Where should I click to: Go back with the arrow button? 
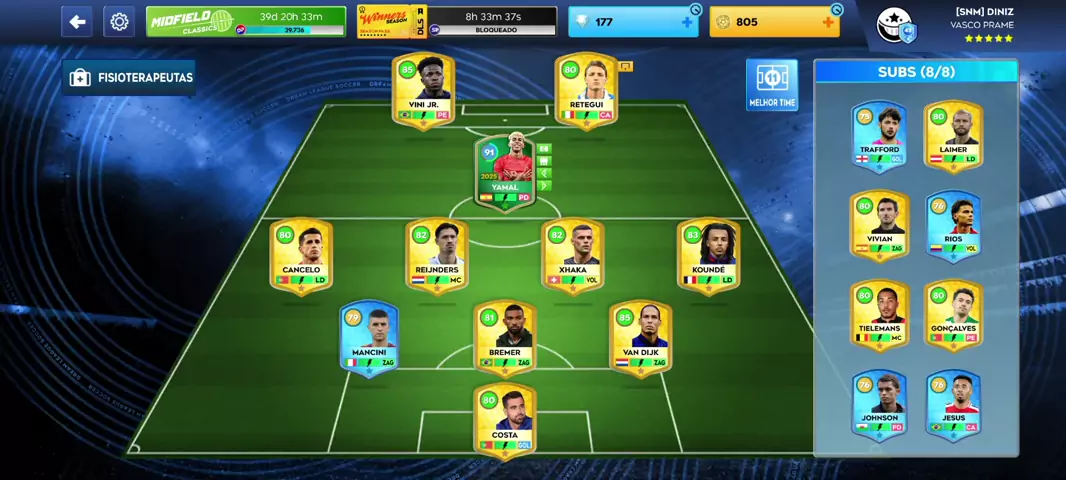pyautogui.click(x=77, y=22)
